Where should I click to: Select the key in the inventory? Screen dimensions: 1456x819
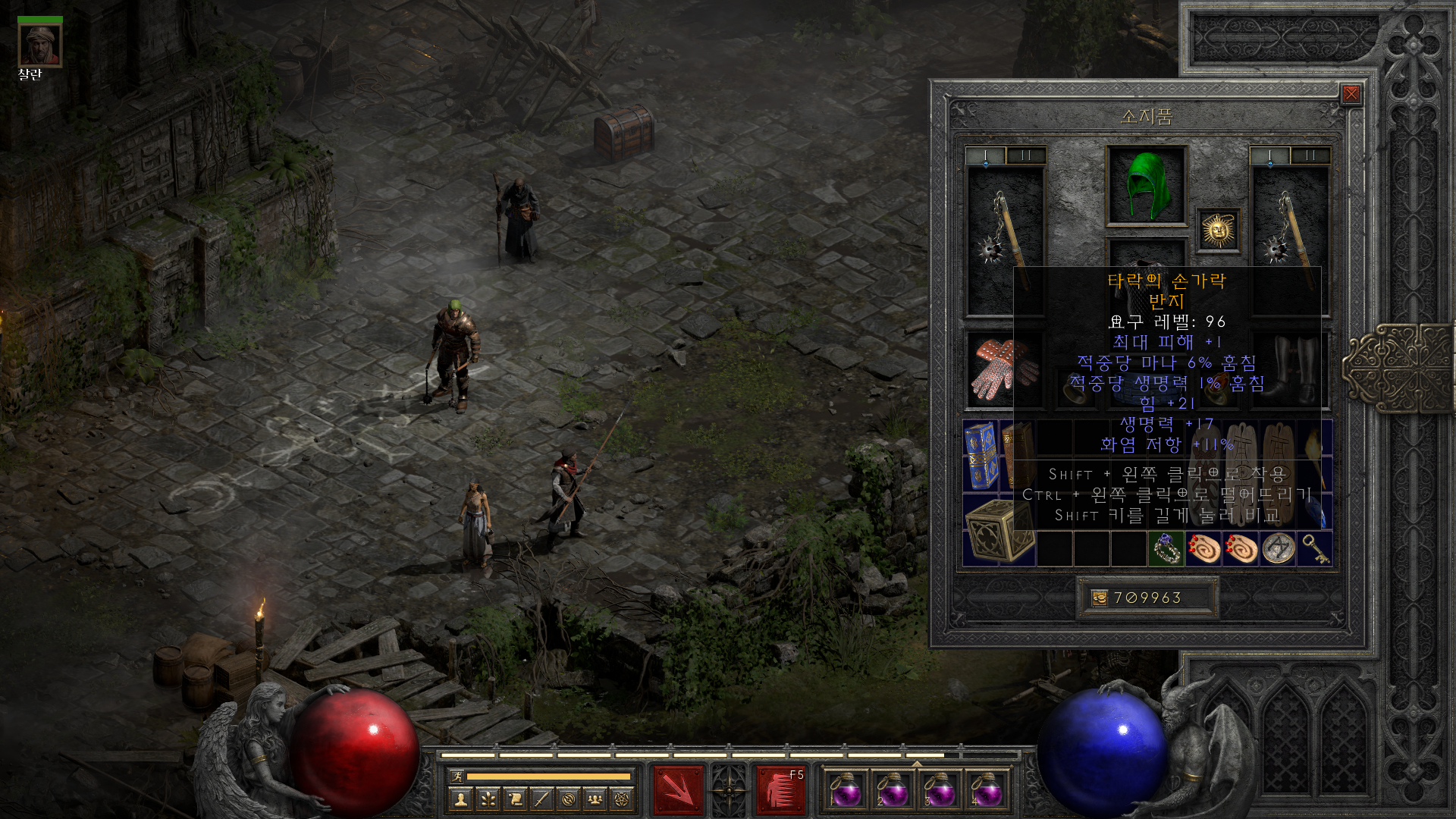(x=1315, y=549)
